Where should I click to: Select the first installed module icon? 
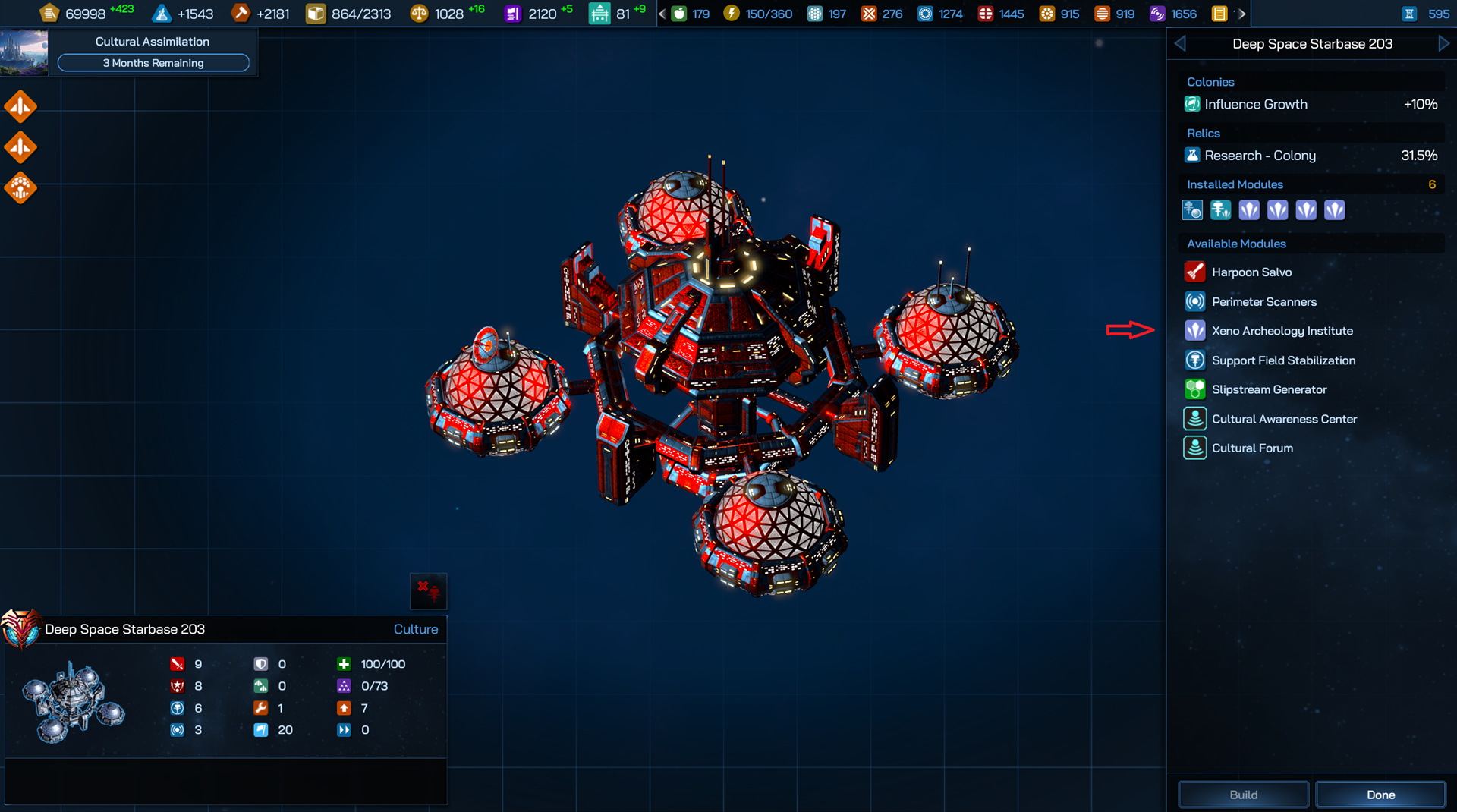click(x=1192, y=210)
